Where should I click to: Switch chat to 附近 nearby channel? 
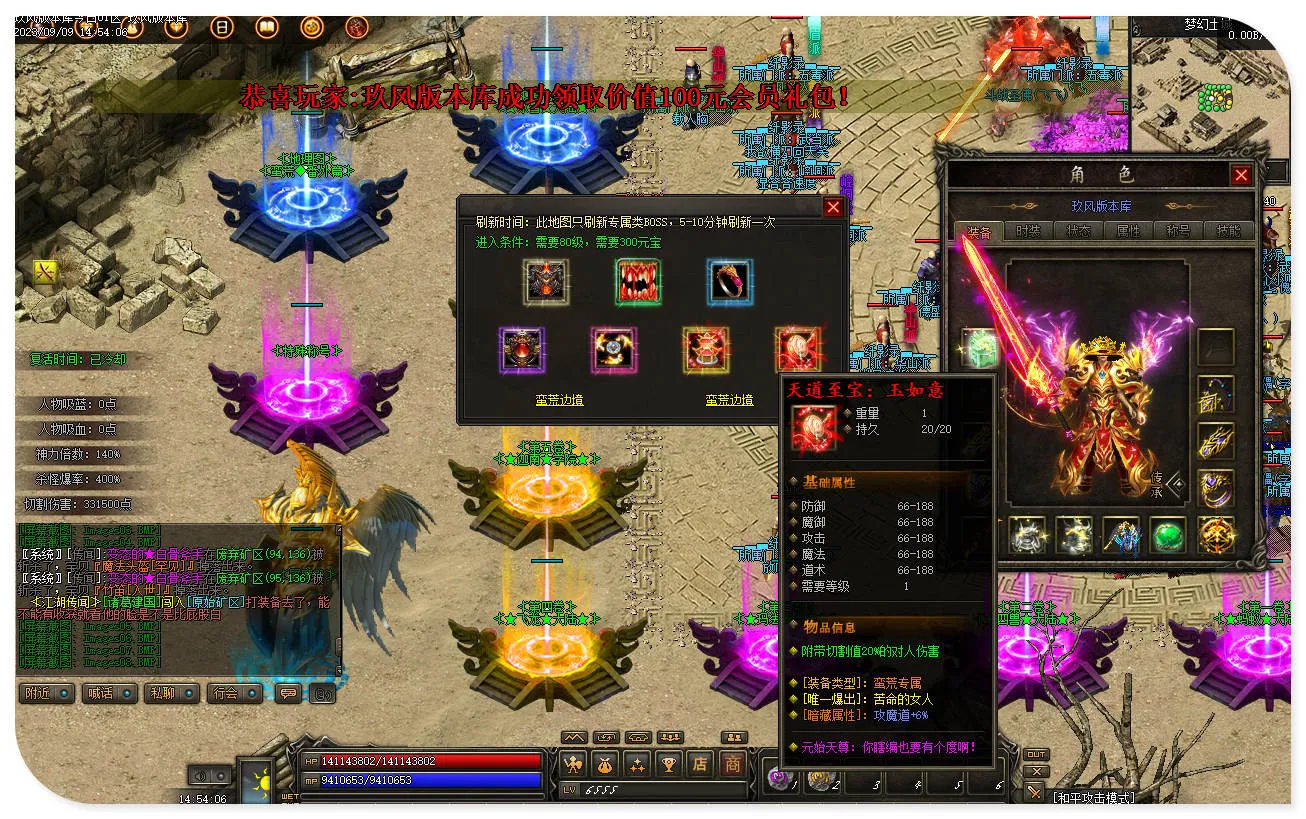(46, 693)
